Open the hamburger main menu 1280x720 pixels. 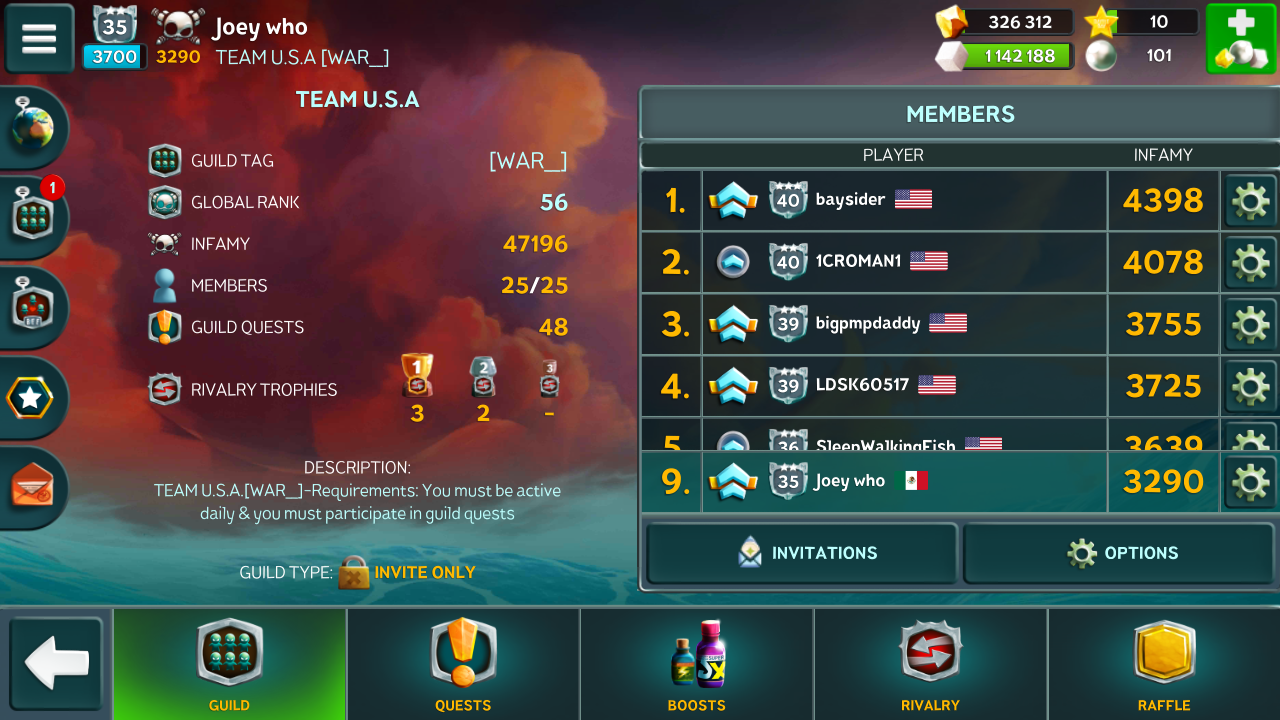(39, 38)
